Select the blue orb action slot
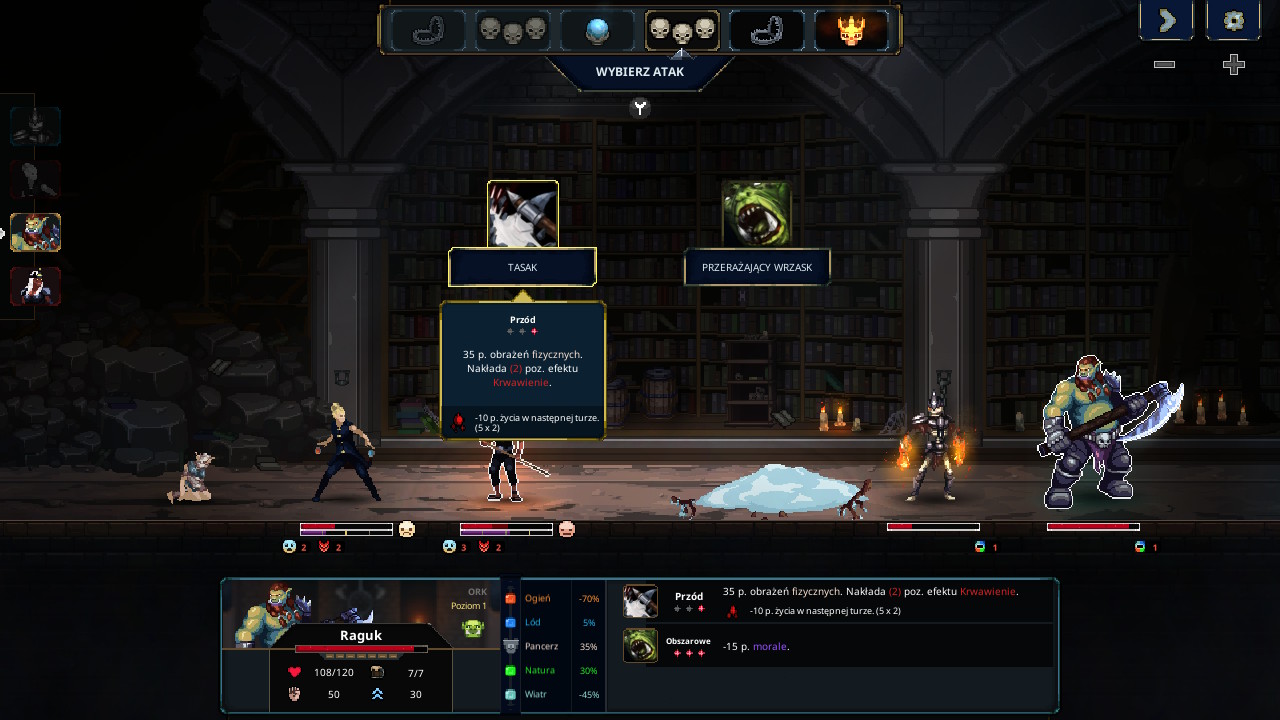 [x=597, y=31]
